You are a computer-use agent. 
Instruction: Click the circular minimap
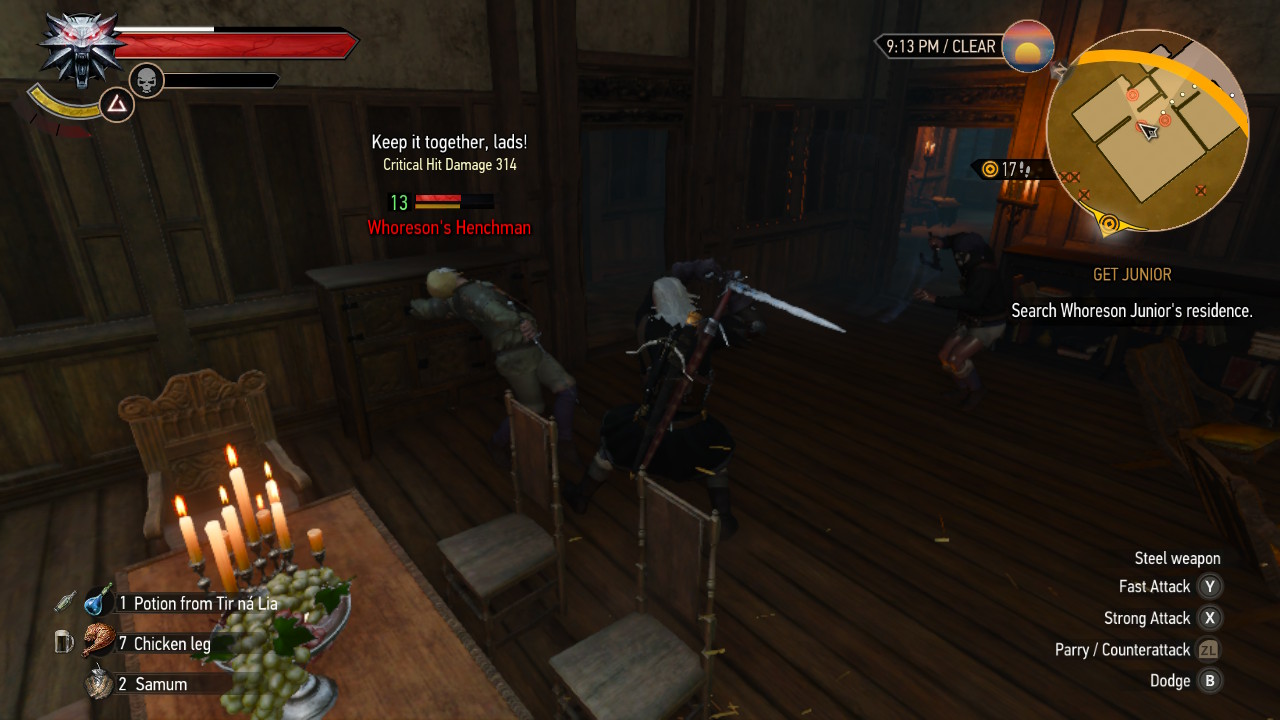1148,130
